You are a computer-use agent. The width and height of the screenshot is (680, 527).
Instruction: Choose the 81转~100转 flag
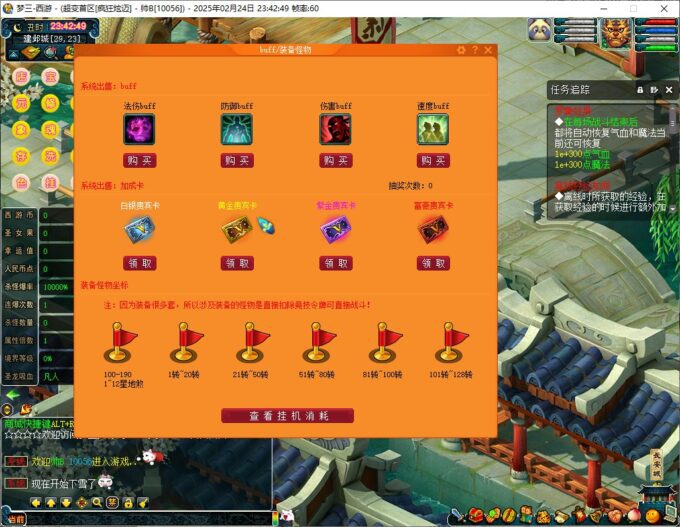pyautogui.click(x=383, y=341)
